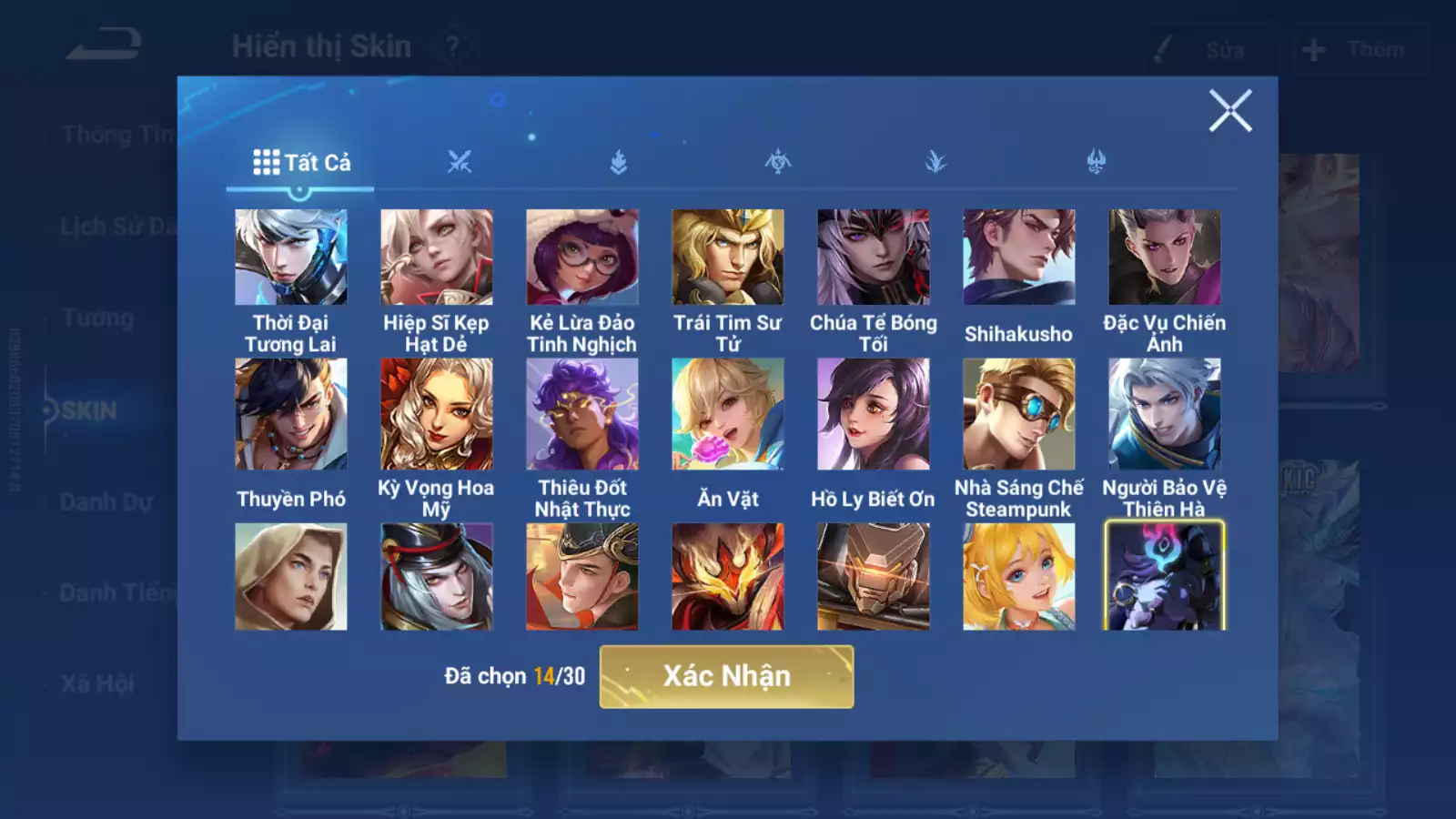The image size is (1456, 819).
Task: Open the Danh Dự sidebar entry
Action: (x=103, y=501)
